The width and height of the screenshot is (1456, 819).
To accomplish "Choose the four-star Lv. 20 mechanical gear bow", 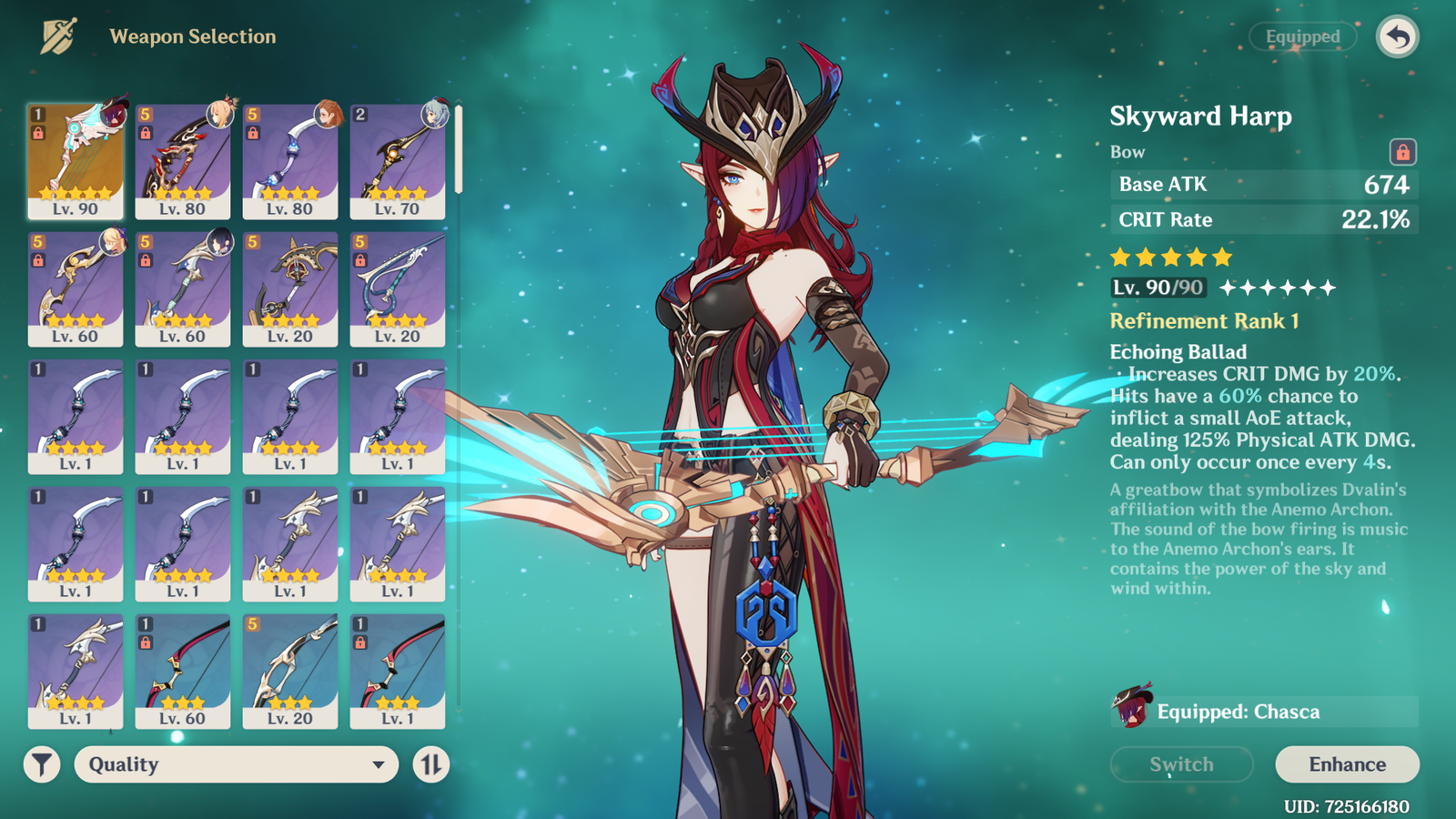I will 290,288.
